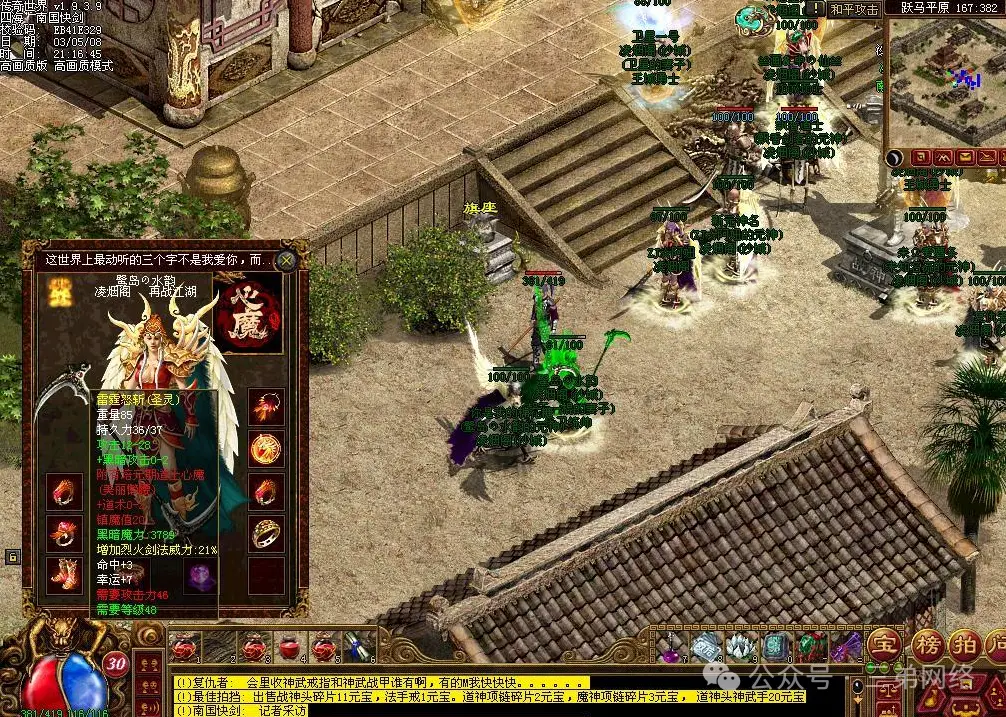Toggle the 和平攻击 attack mode button
The image size is (1006, 717).
tap(854, 9)
